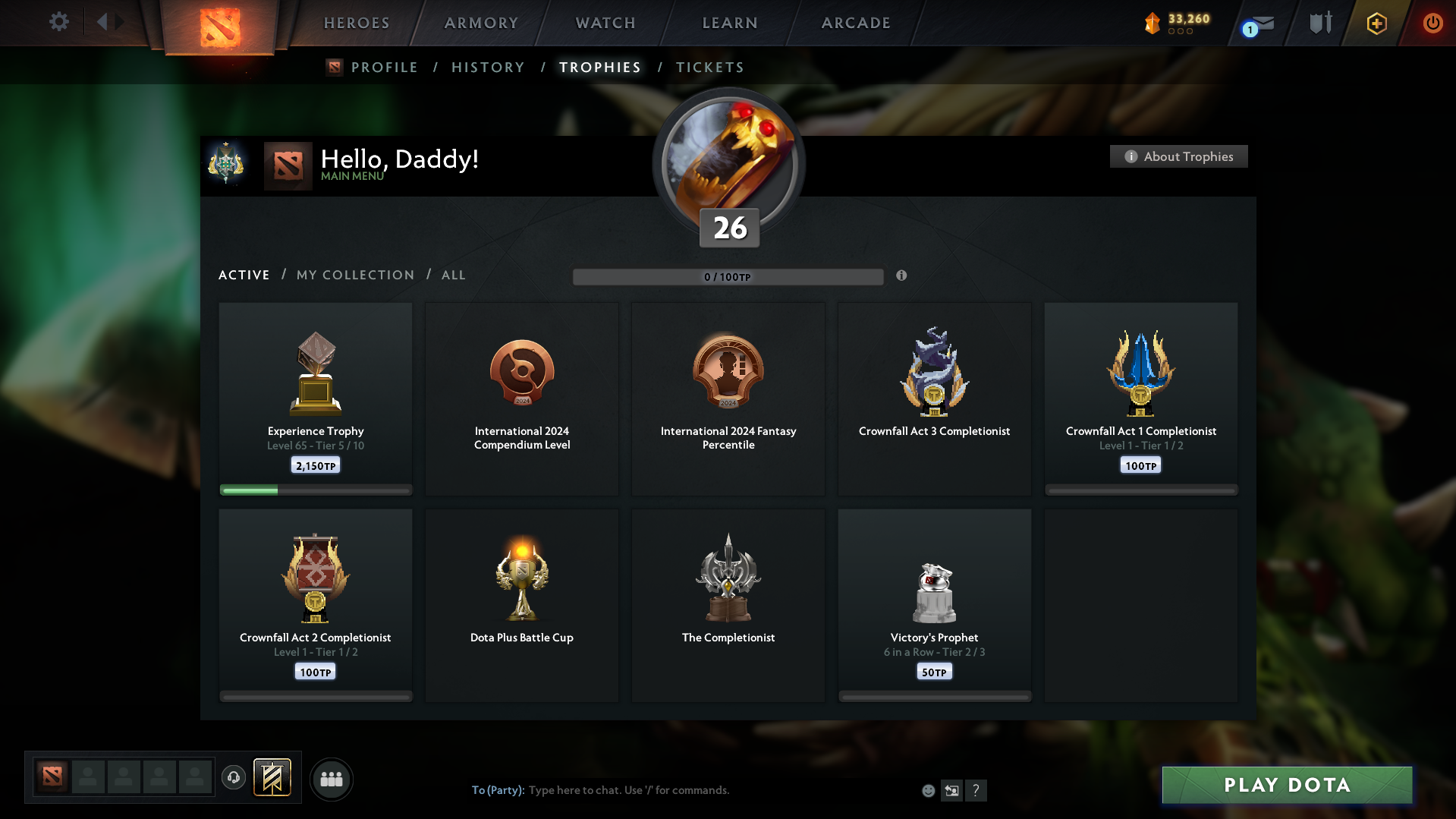The width and height of the screenshot is (1456, 819).
Task: Click the voice chat headset icon
Action: pyautogui.click(x=234, y=778)
